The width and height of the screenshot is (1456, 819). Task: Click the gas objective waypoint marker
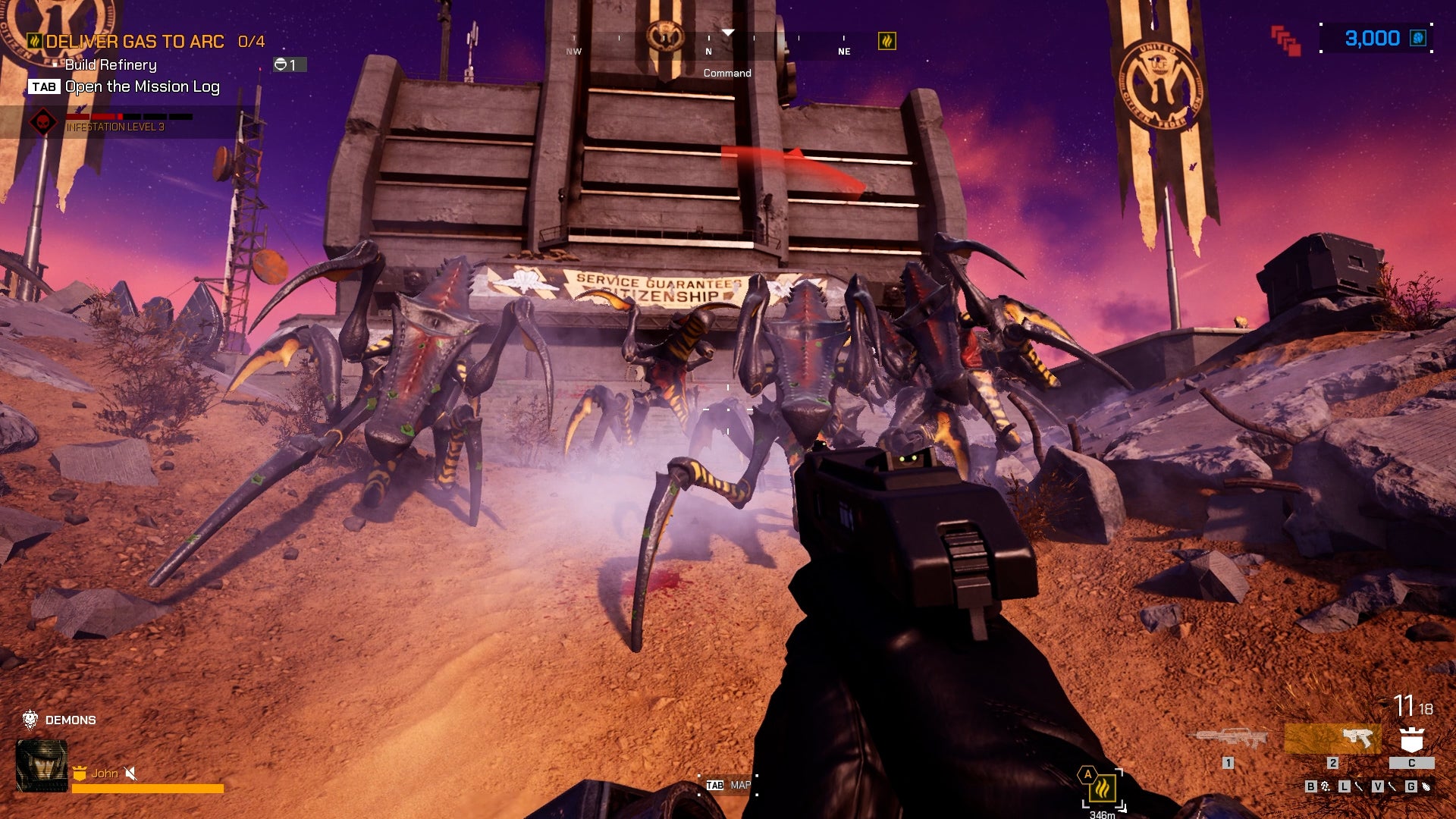pos(1103,789)
